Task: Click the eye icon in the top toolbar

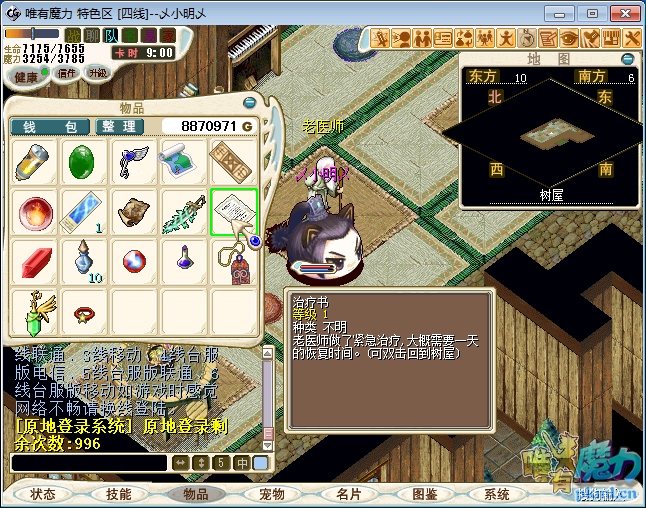Action: click(569, 38)
